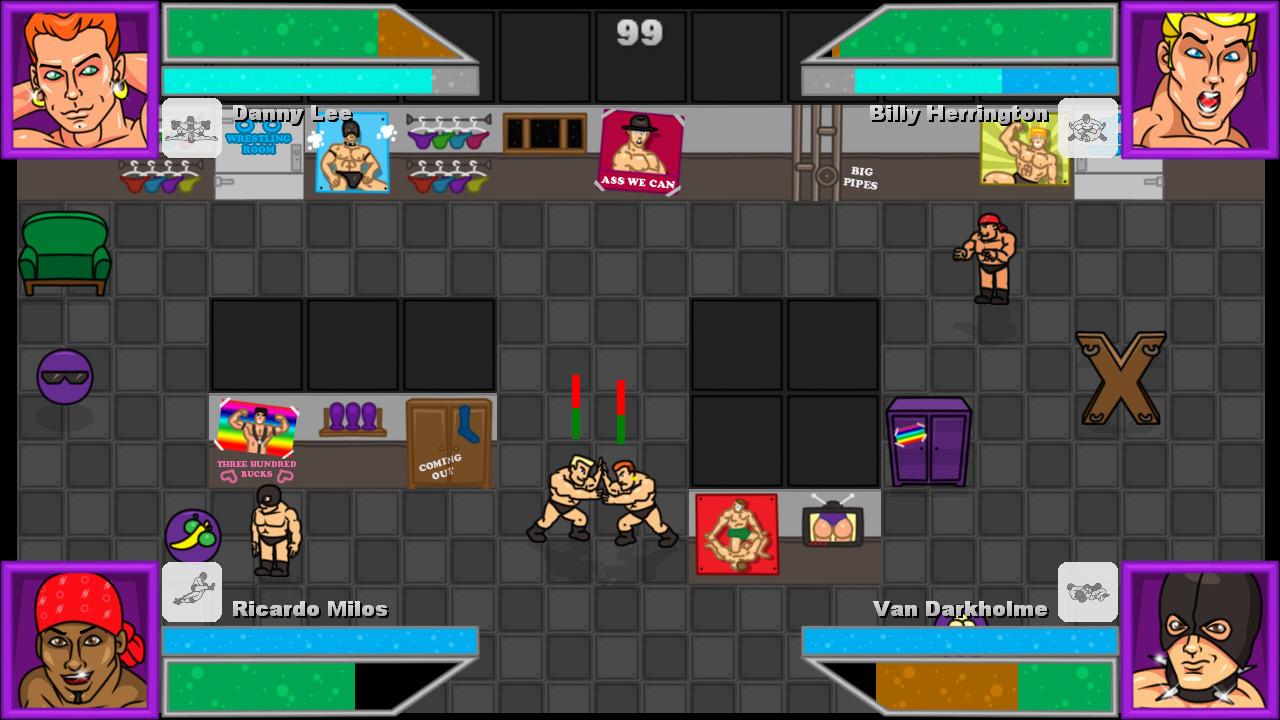Select Van Darkholme's special move icon
Screen dimensions: 1280x720
click(1089, 592)
